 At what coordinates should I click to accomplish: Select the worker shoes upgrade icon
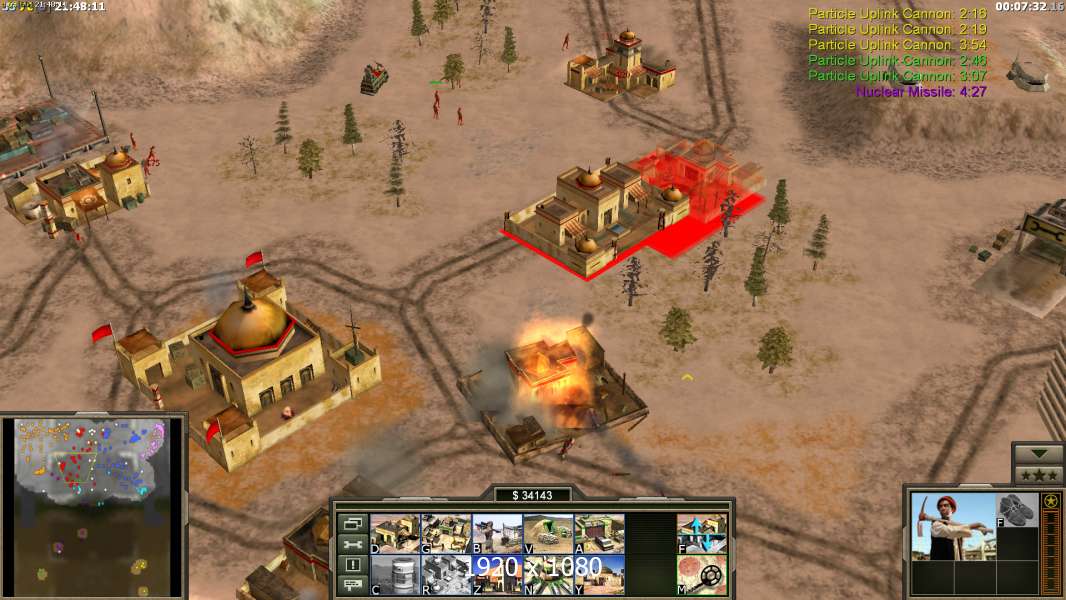[x=1017, y=509]
